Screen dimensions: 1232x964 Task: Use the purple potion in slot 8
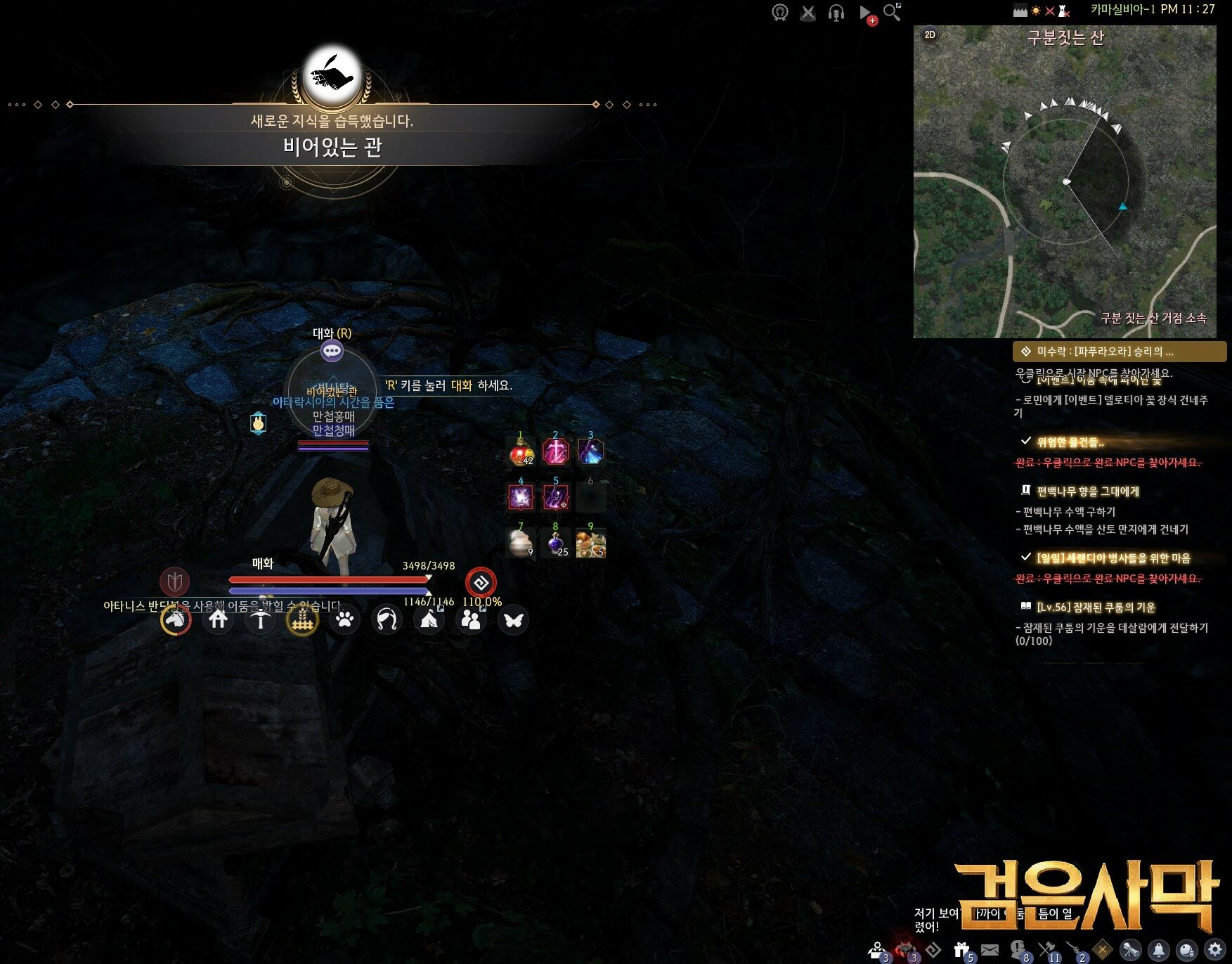pyautogui.click(x=555, y=544)
